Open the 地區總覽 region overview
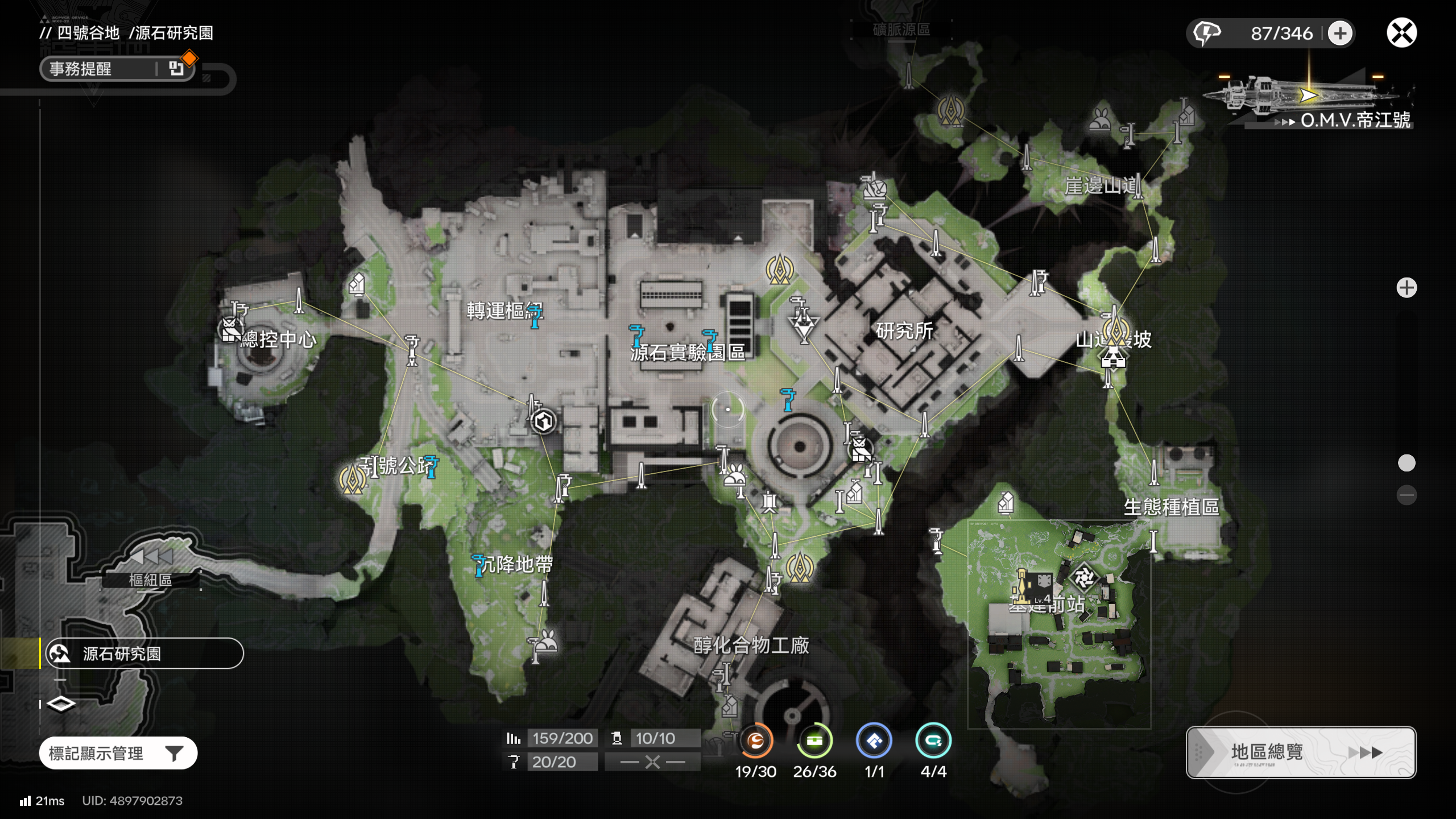Viewport: 1456px width, 819px height. pyautogui.click(x=1300, y=752)
